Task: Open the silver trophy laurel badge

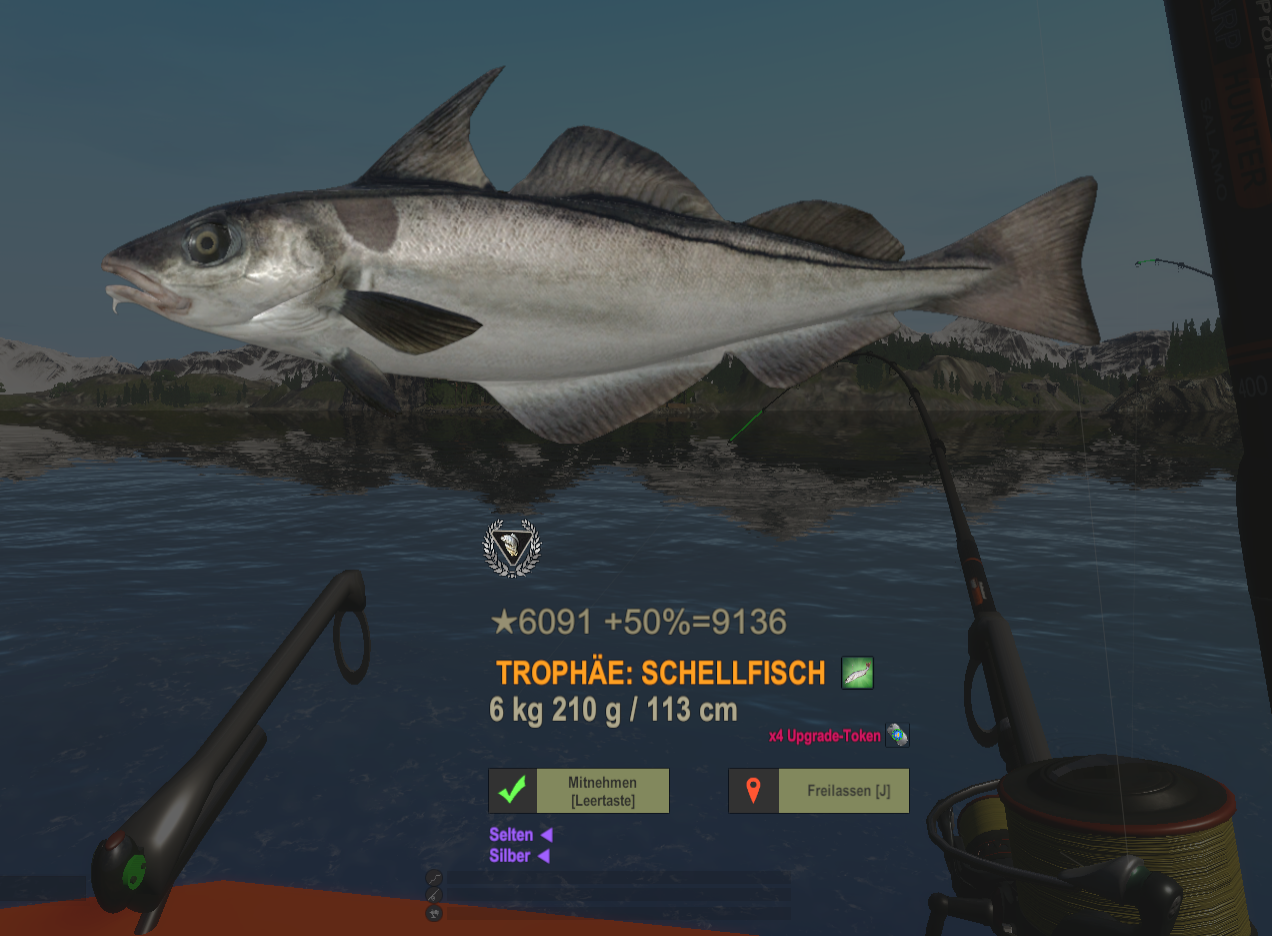Action: pos(511,548)
